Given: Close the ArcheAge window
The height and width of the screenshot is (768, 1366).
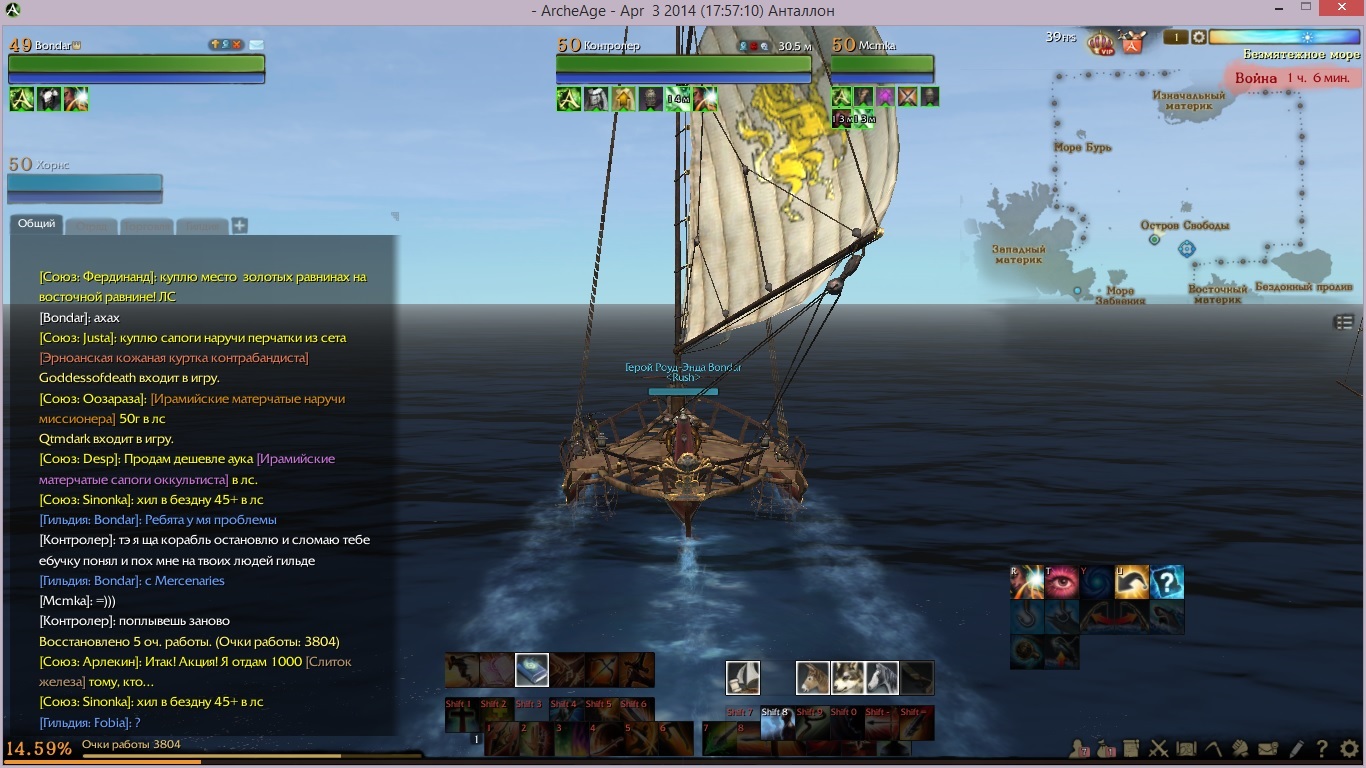Looking at the screenshot, I should (x=1341, y=9).
